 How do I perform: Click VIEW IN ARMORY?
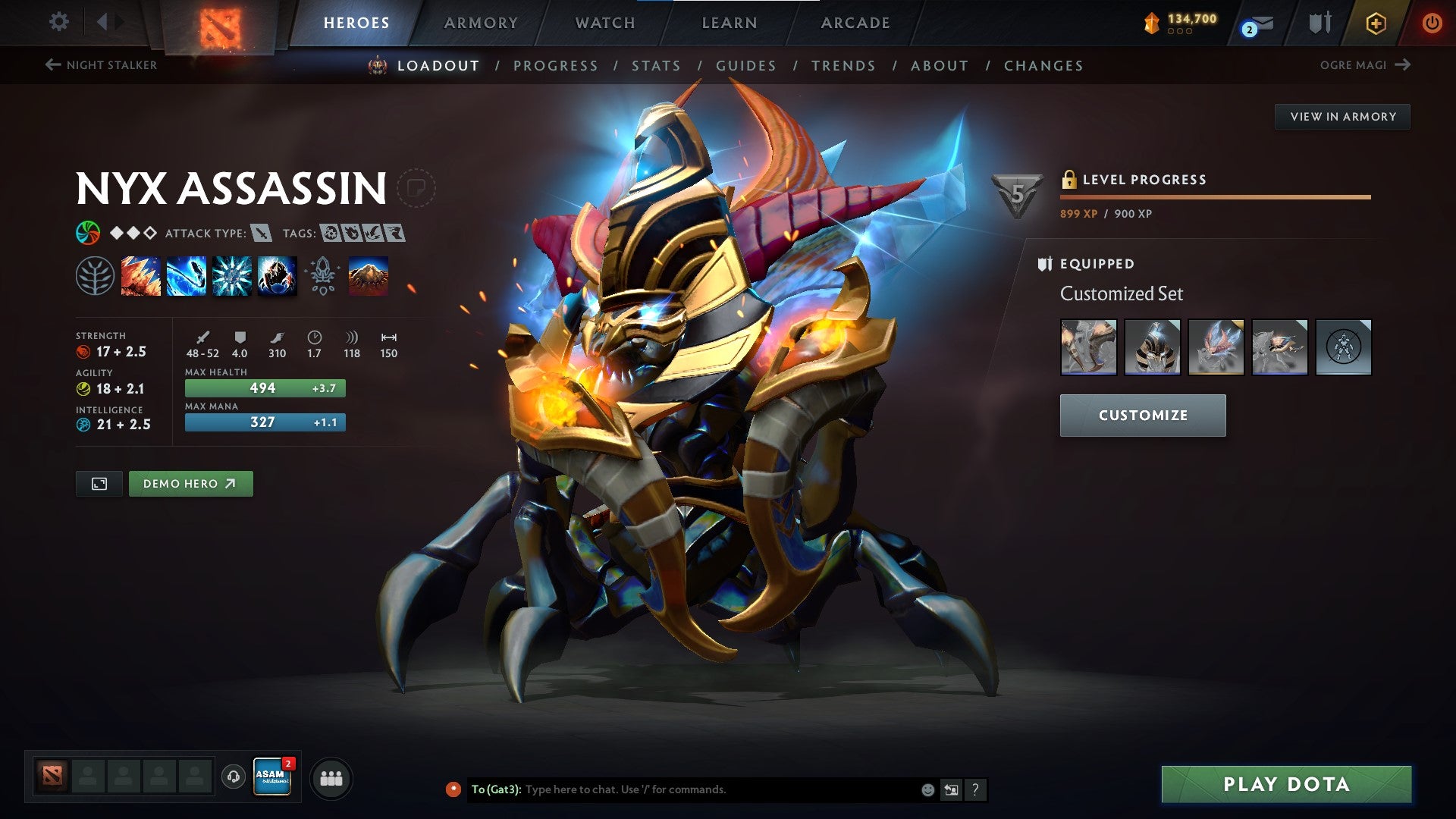pos(1343,116)
